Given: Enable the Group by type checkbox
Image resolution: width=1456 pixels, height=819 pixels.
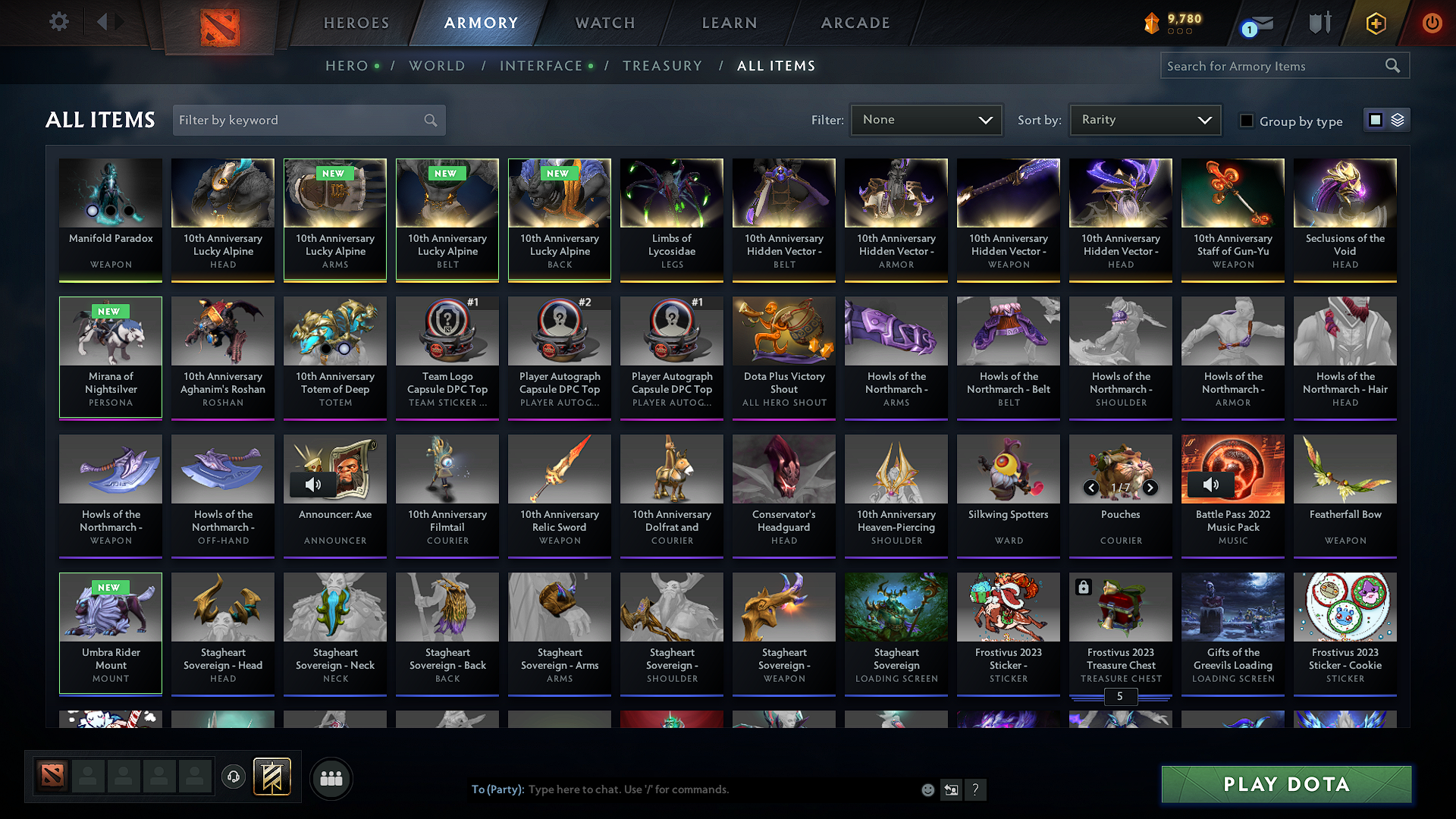Looking at the screenshot, I should click(1246, 121).
